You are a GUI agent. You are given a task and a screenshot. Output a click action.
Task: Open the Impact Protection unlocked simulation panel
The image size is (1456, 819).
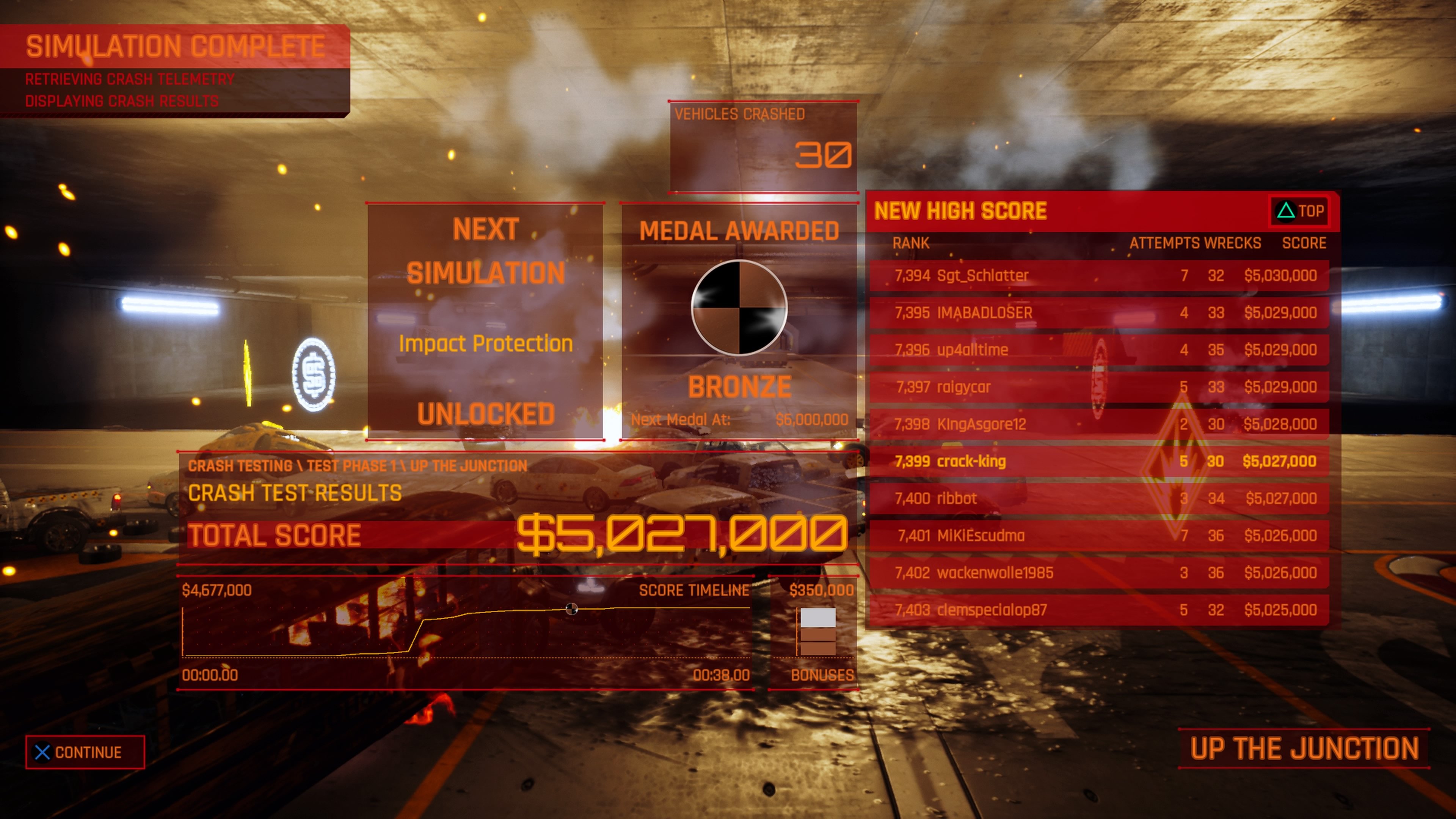485,322
